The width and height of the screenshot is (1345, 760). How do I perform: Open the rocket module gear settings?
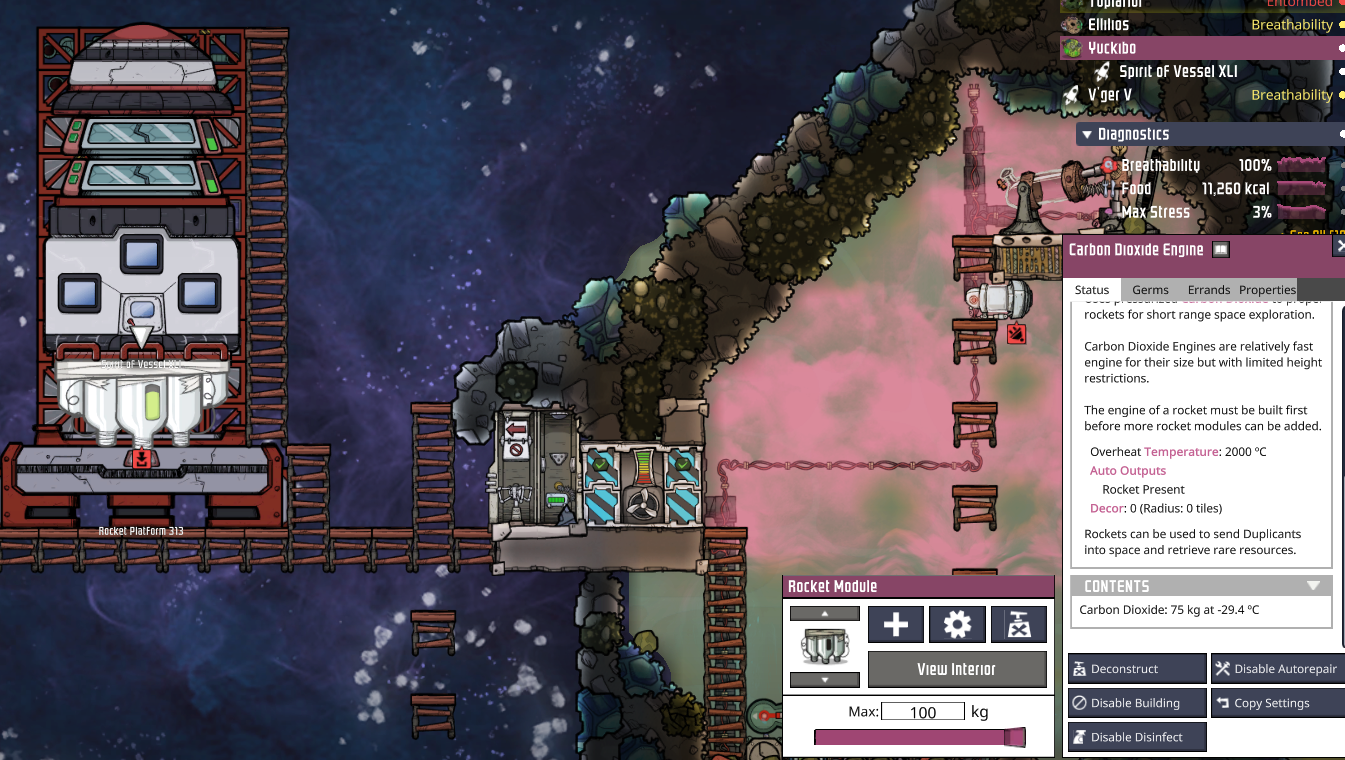tap(957, 625)
